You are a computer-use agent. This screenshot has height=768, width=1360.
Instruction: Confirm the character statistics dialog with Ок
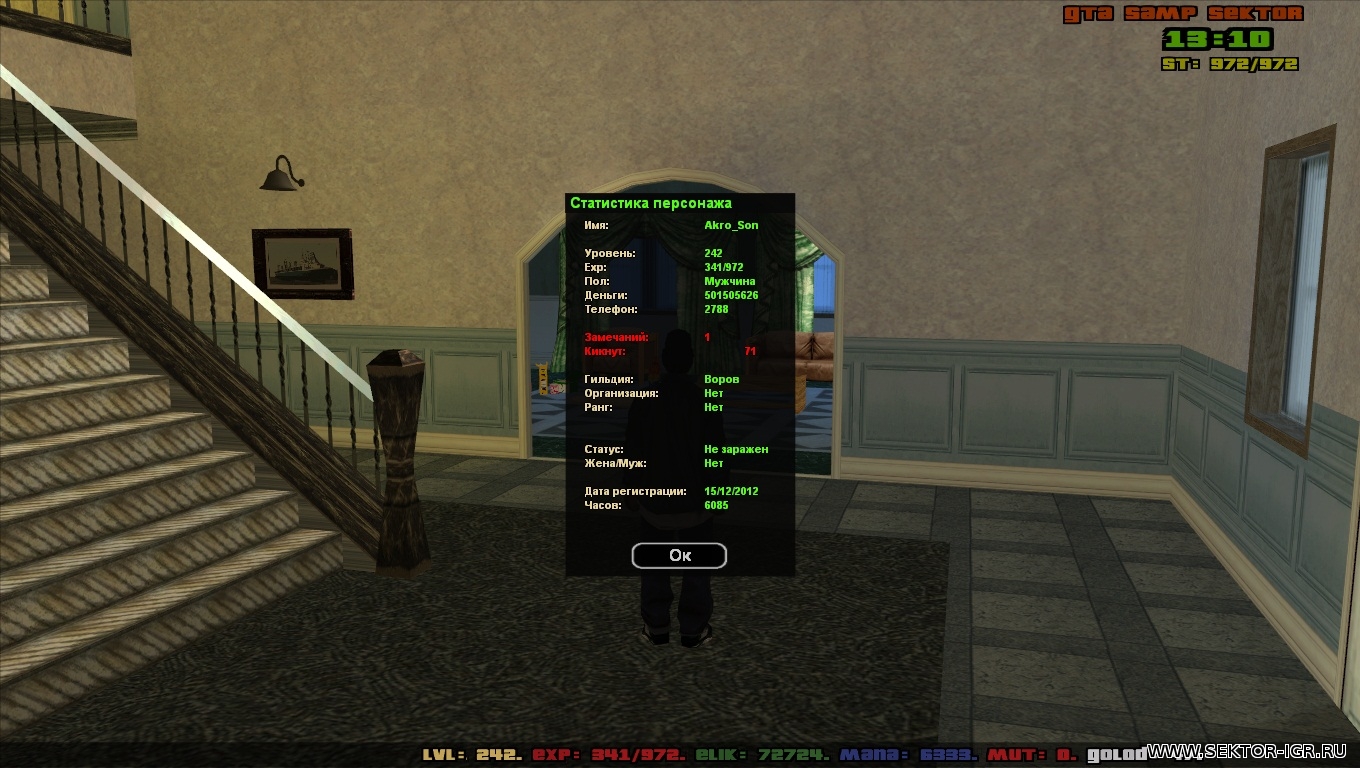click(679, 556)
